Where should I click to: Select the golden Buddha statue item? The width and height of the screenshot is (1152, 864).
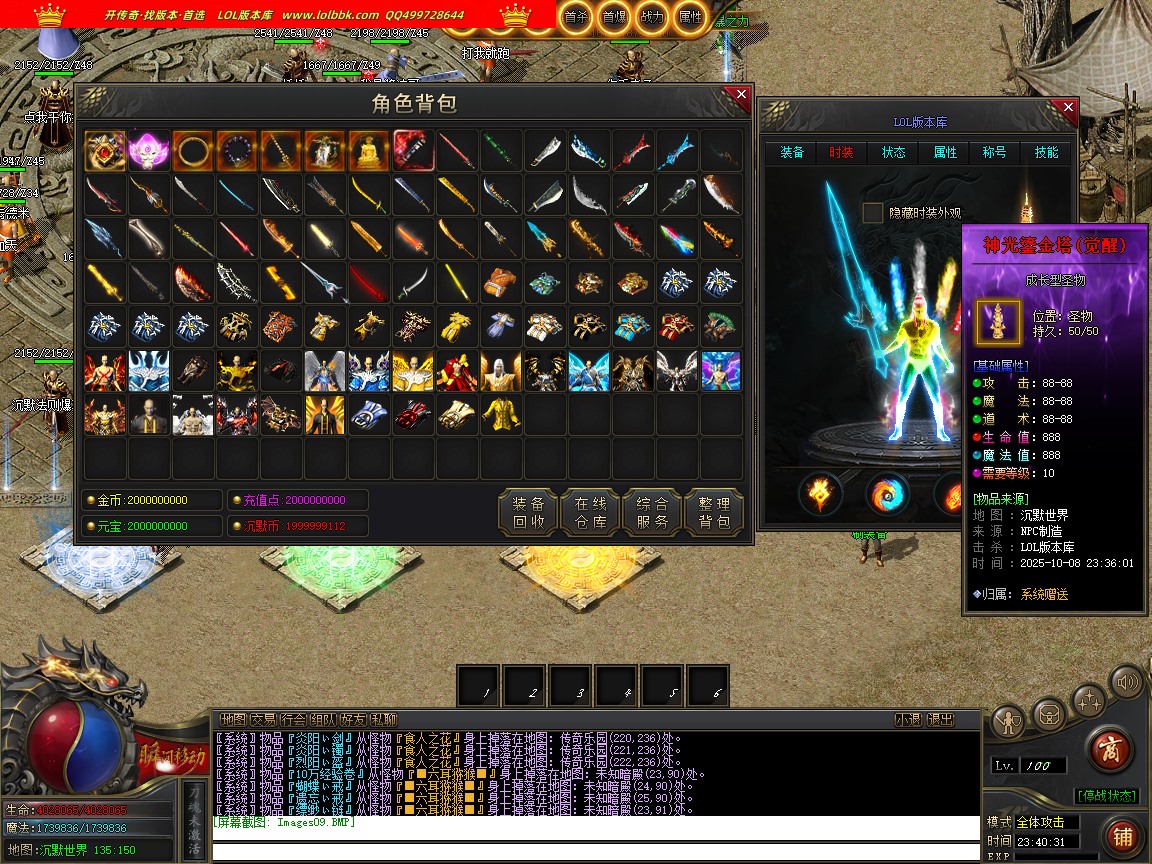coord(368,151)
